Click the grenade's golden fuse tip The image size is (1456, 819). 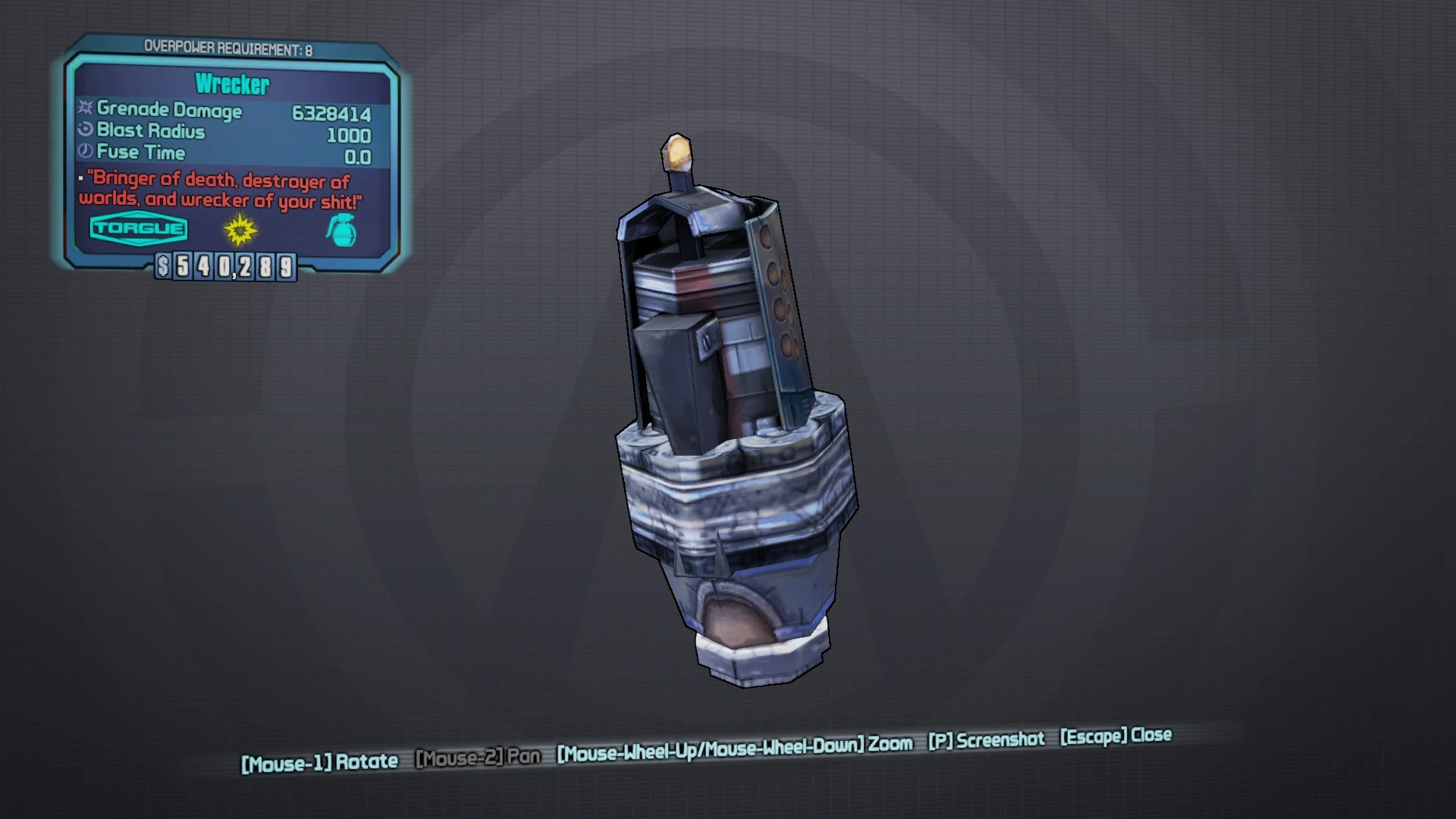tap(679, 152)
